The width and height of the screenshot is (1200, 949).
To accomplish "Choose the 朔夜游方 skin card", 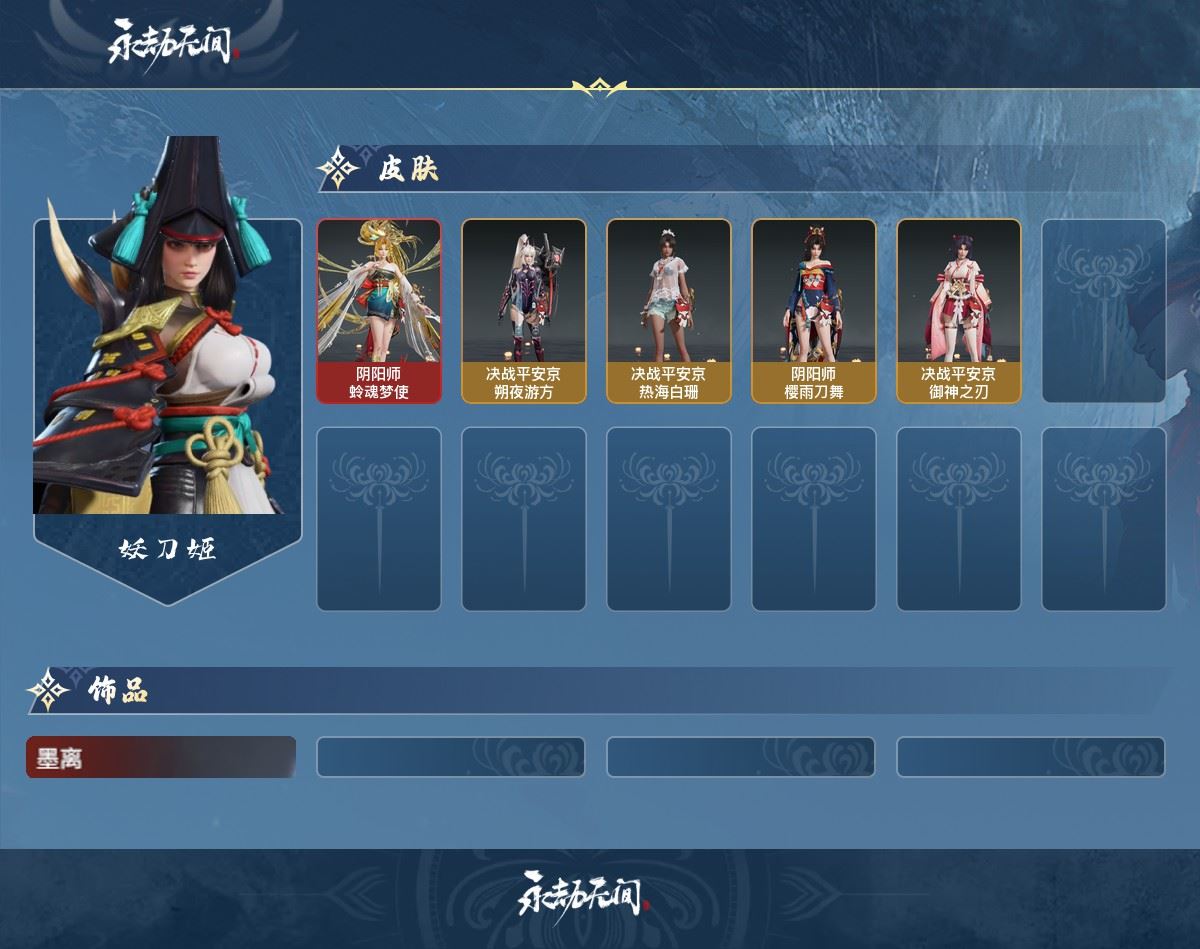I will [x=524, y=311].
